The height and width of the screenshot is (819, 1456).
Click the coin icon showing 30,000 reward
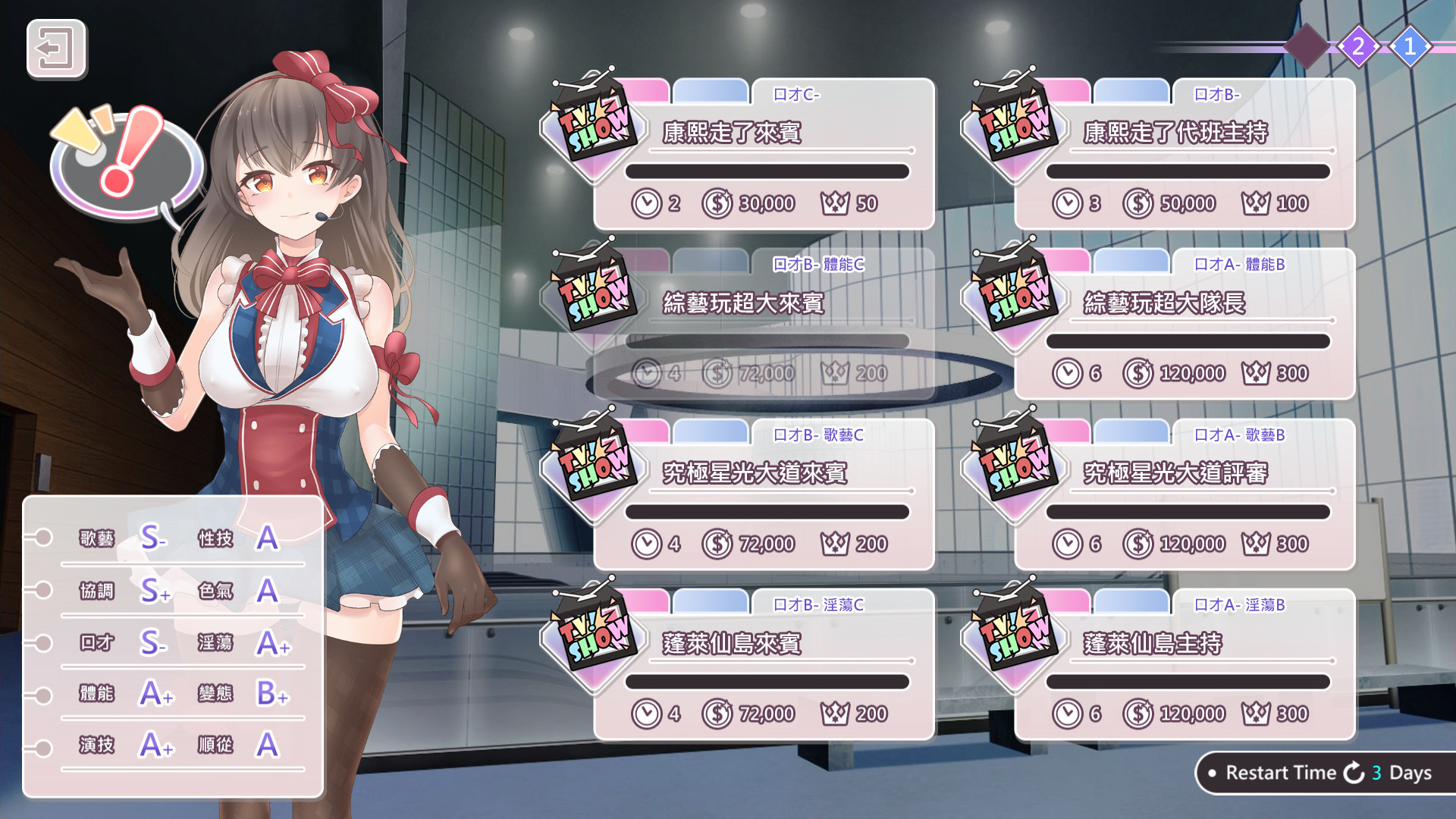point(716,202)
